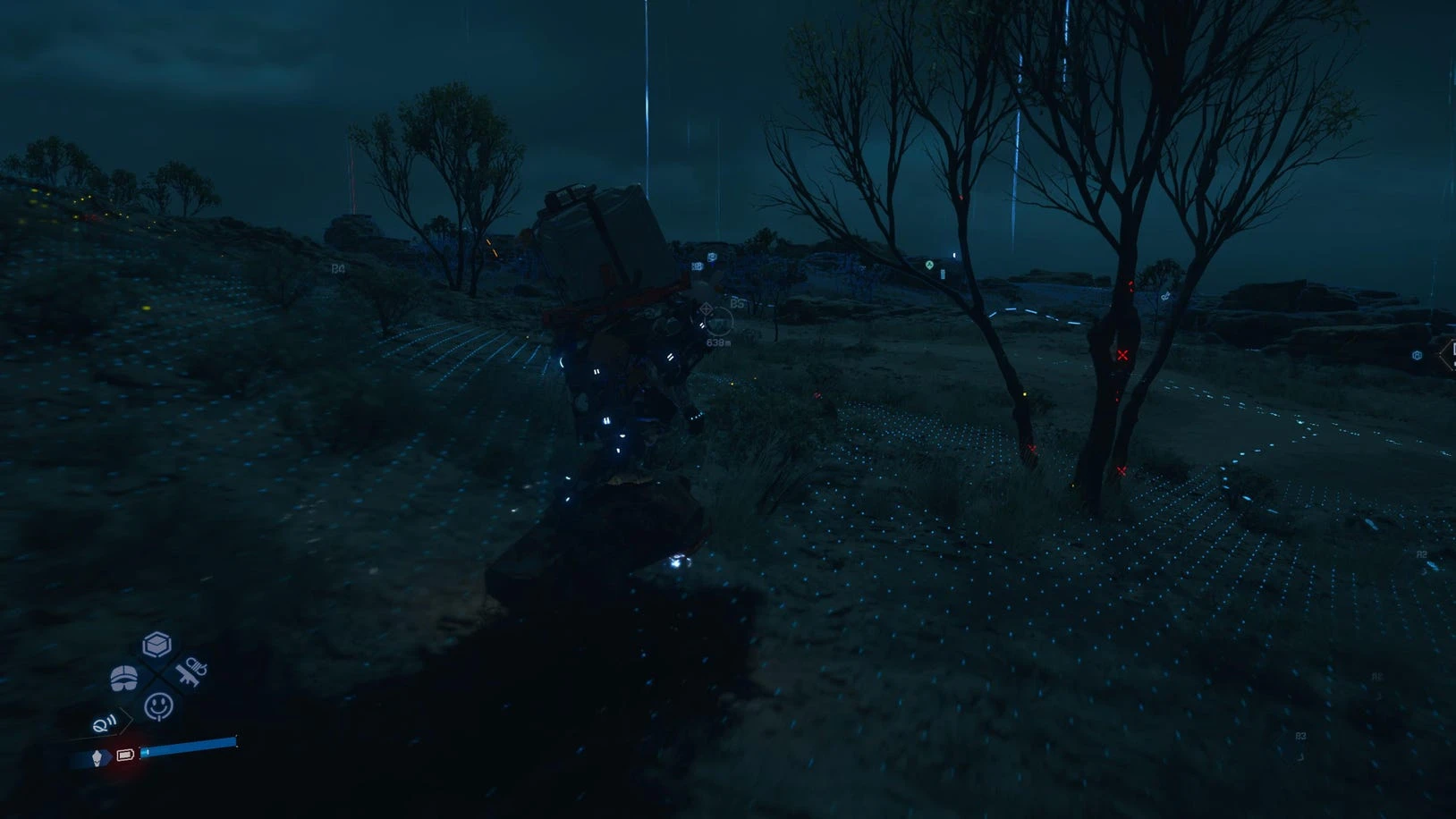This screenshot has width=1456, height=819.
Task: Open the scanner goggles icon on the left
Action: pos(123,678)
